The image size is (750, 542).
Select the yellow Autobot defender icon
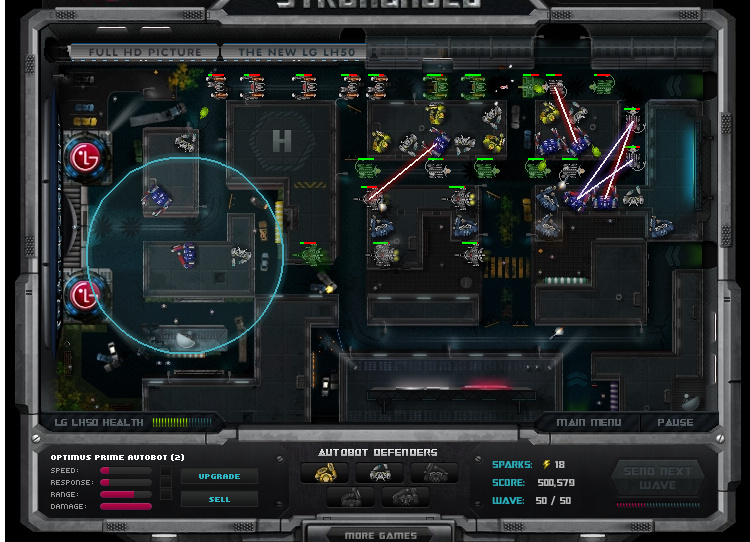coord(325,474)
